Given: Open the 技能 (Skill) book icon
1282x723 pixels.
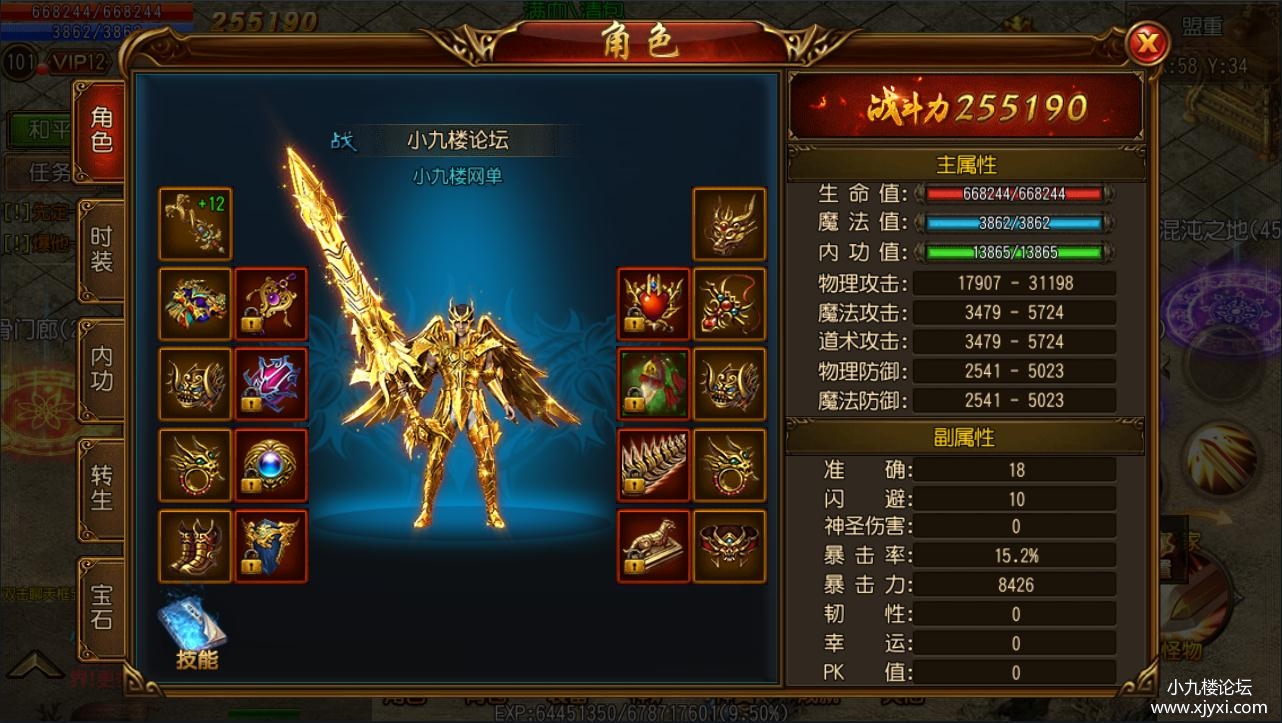Looking at the screenshot, I should pos(193,625).
